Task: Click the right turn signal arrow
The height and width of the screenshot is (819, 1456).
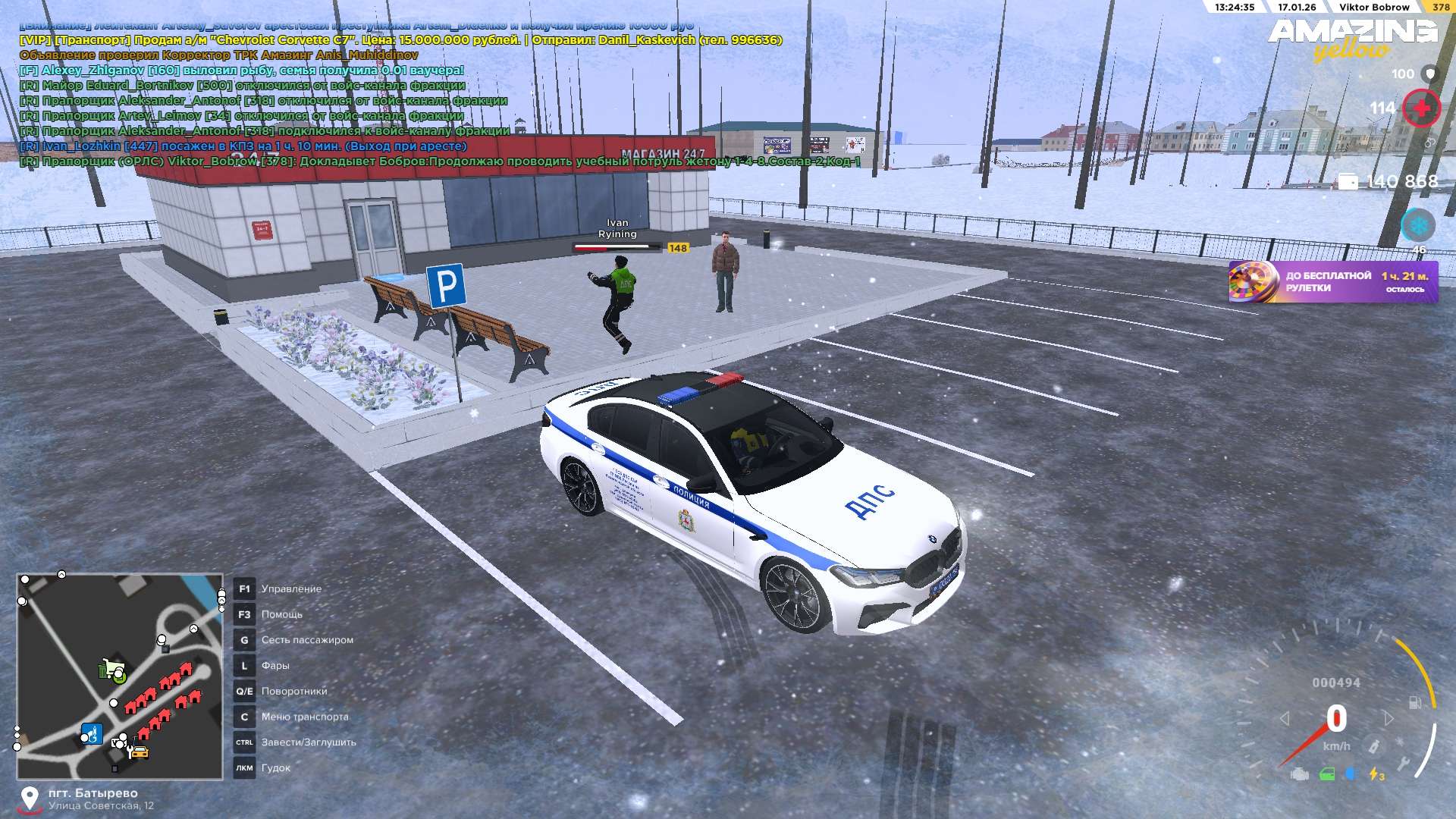Action: pos(1388,718)
